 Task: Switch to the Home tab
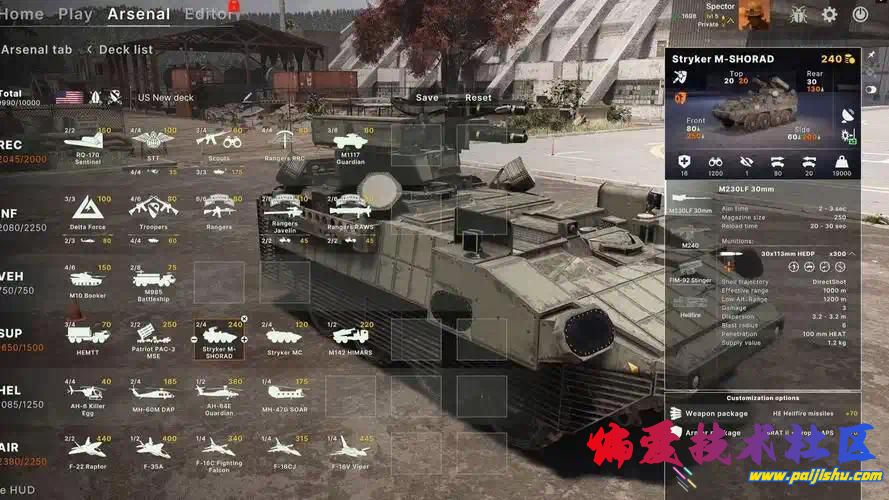21,14
